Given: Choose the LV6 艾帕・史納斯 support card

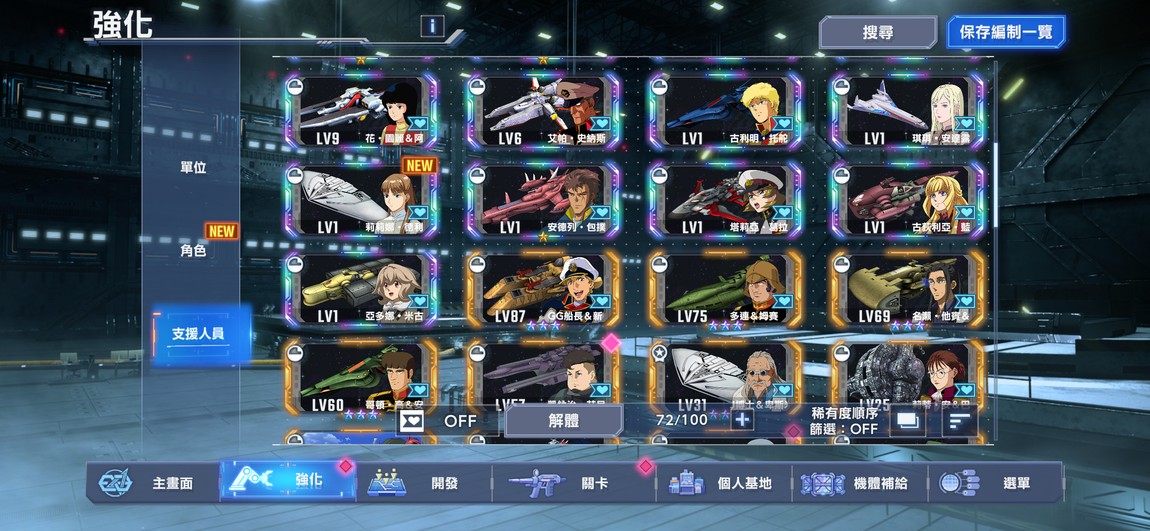Looking at the screenshot, I should (543, 112).
